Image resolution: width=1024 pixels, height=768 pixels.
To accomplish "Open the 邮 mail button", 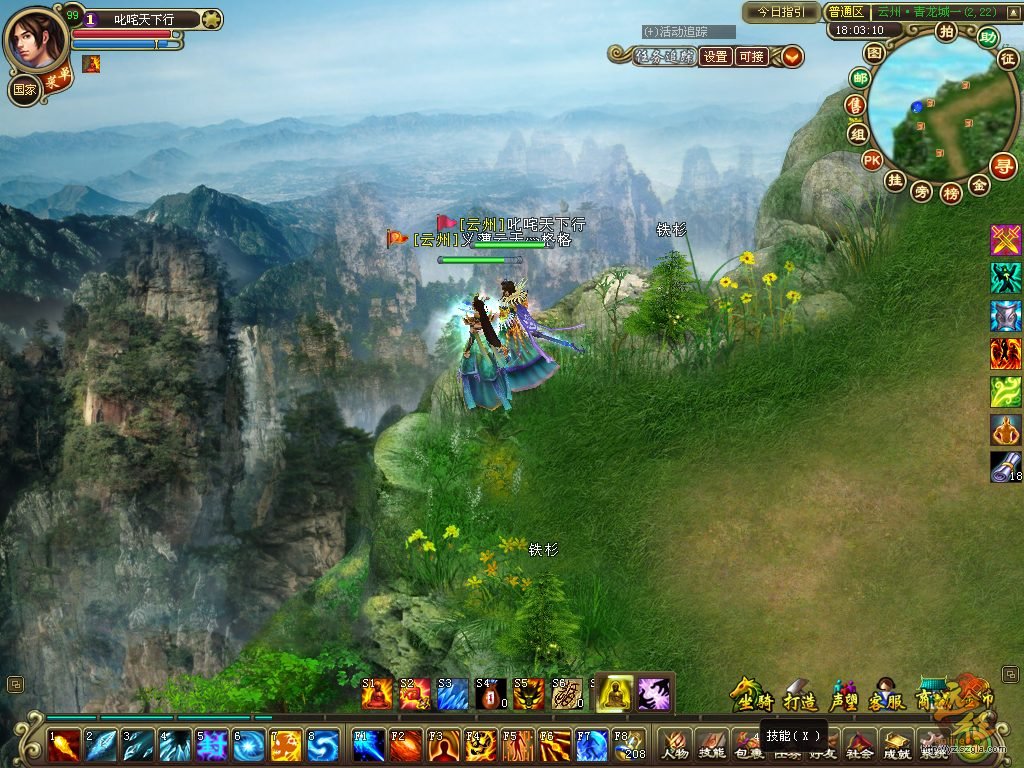I will click(x=859, y=78).
